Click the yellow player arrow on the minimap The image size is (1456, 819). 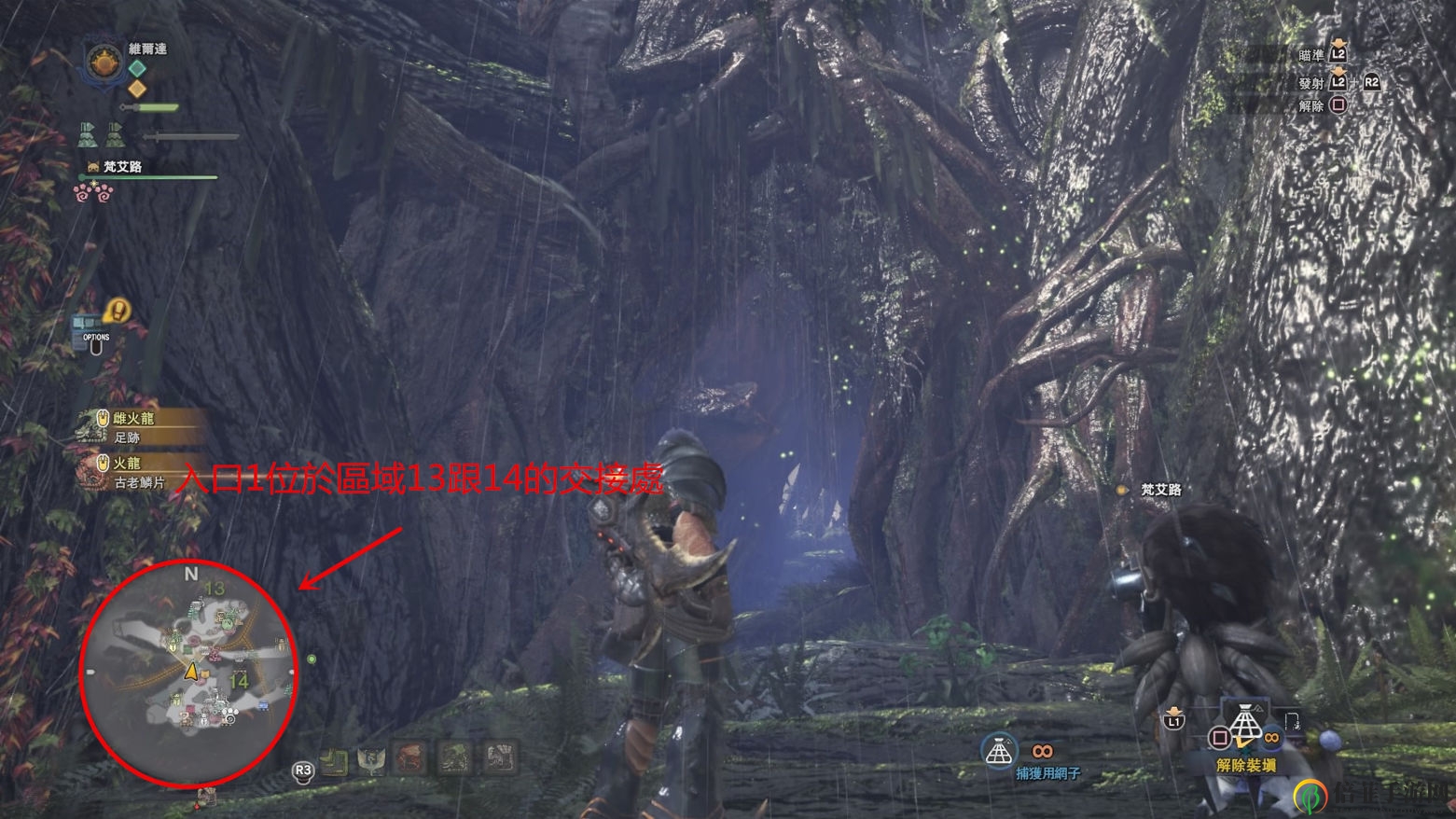click(191, 671)
